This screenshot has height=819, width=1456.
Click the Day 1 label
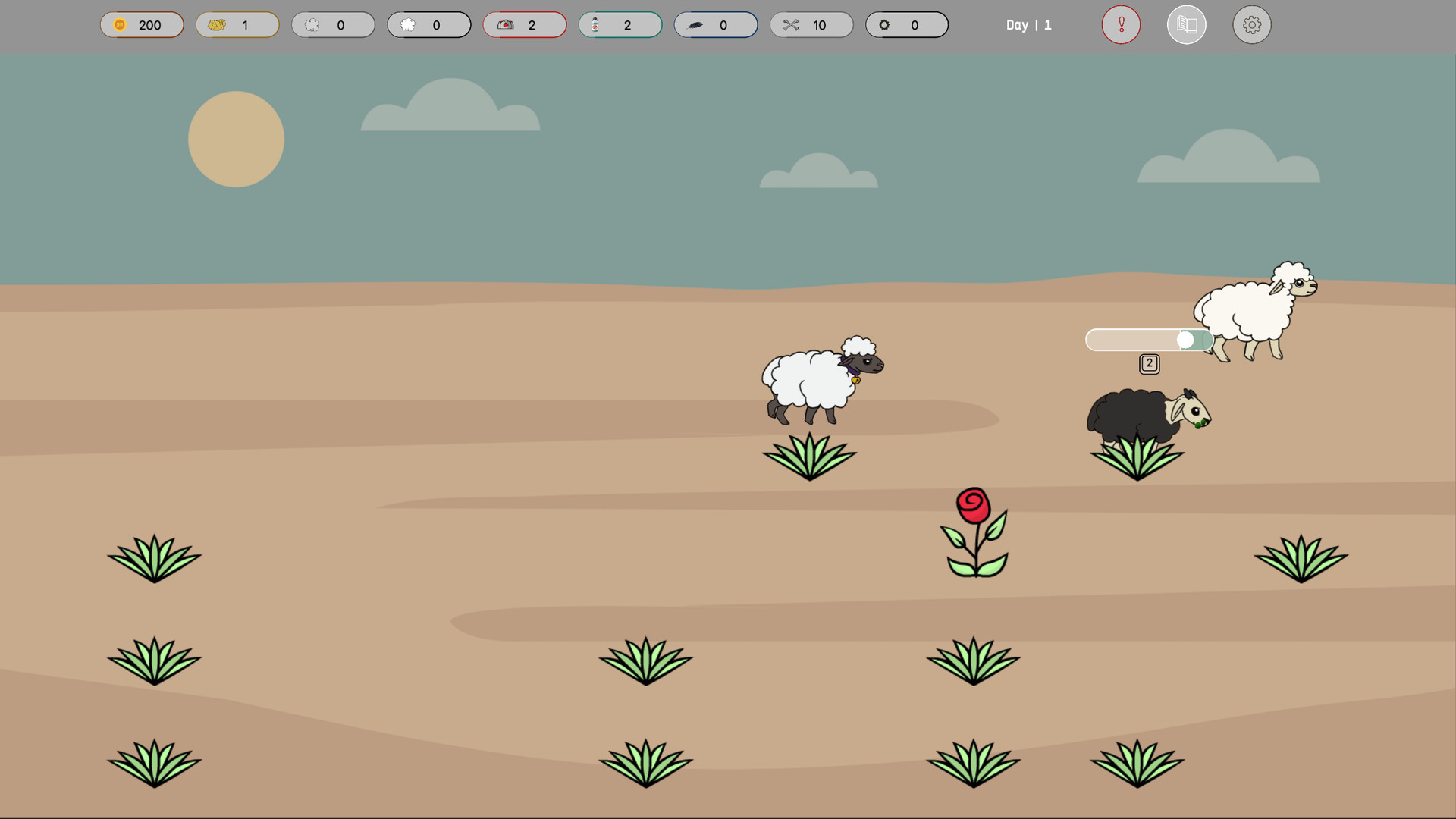[1028, 24]
